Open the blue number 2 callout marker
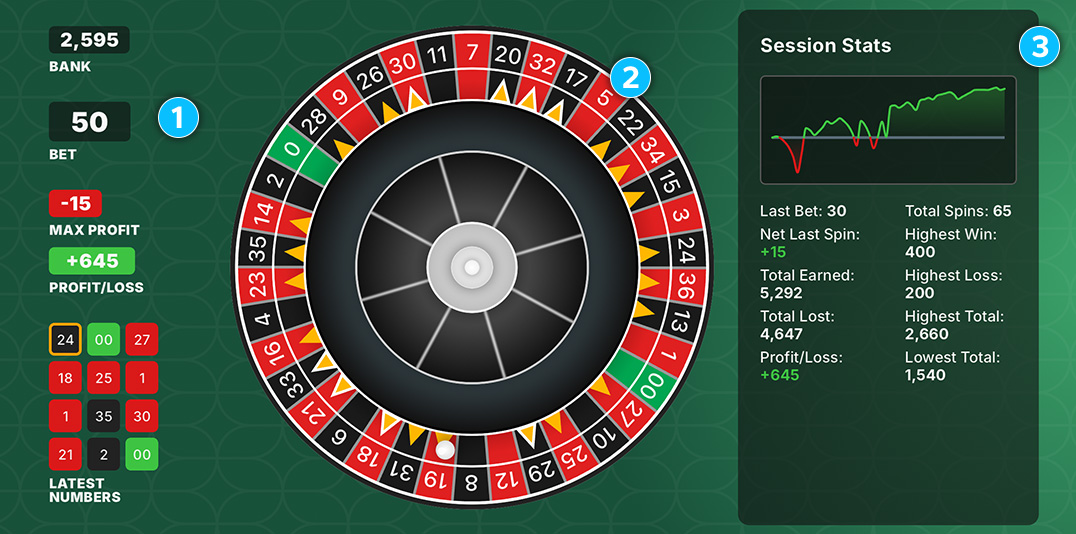The width and height of the screenshot is (1076, 534). [x=631, y=77]
